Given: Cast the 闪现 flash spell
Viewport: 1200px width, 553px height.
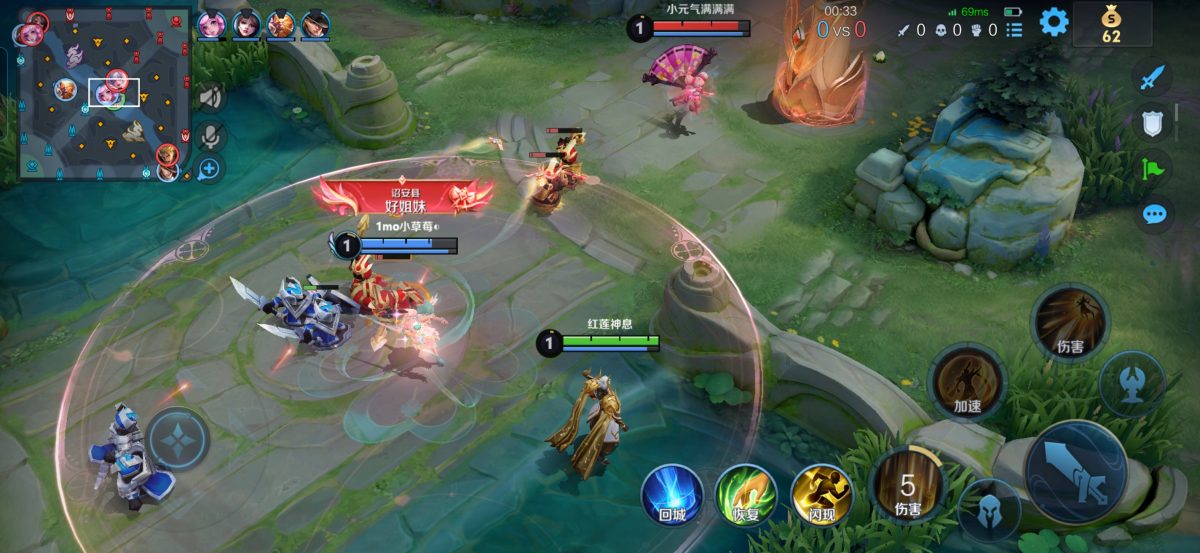Looking at the screenshot, I should tap(820, 494).
